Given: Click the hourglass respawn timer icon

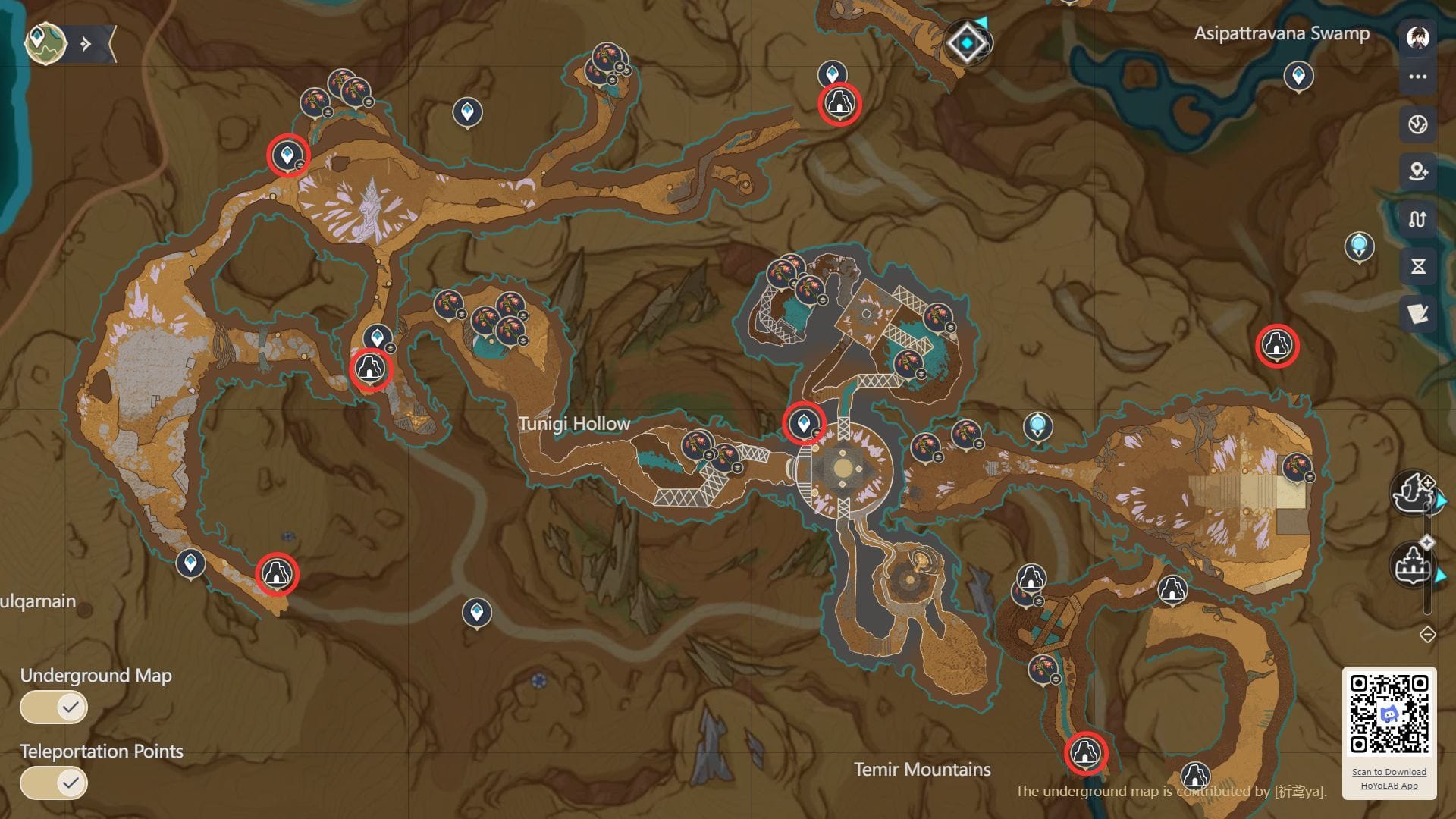Looking at the screenshot, I should coord(1419,262).
